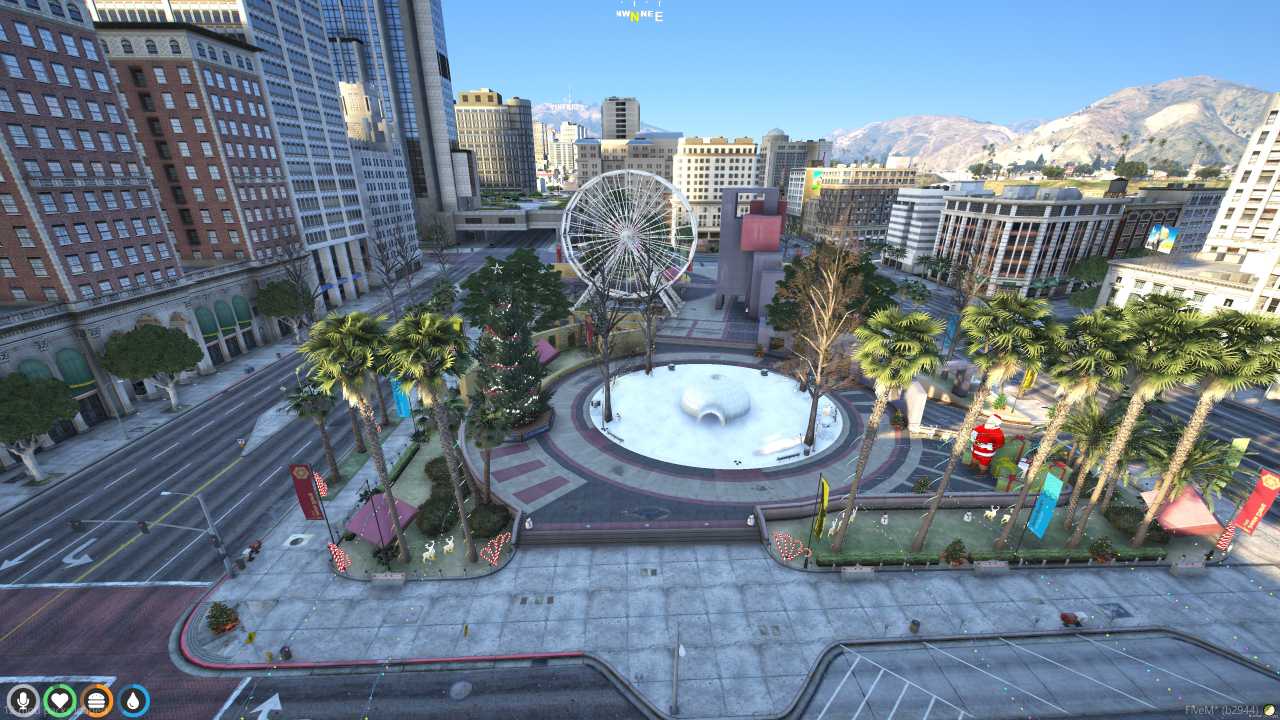This screenshot has width=1280, height=720.
Task: Click the green health progress ring
Action: 60,686
